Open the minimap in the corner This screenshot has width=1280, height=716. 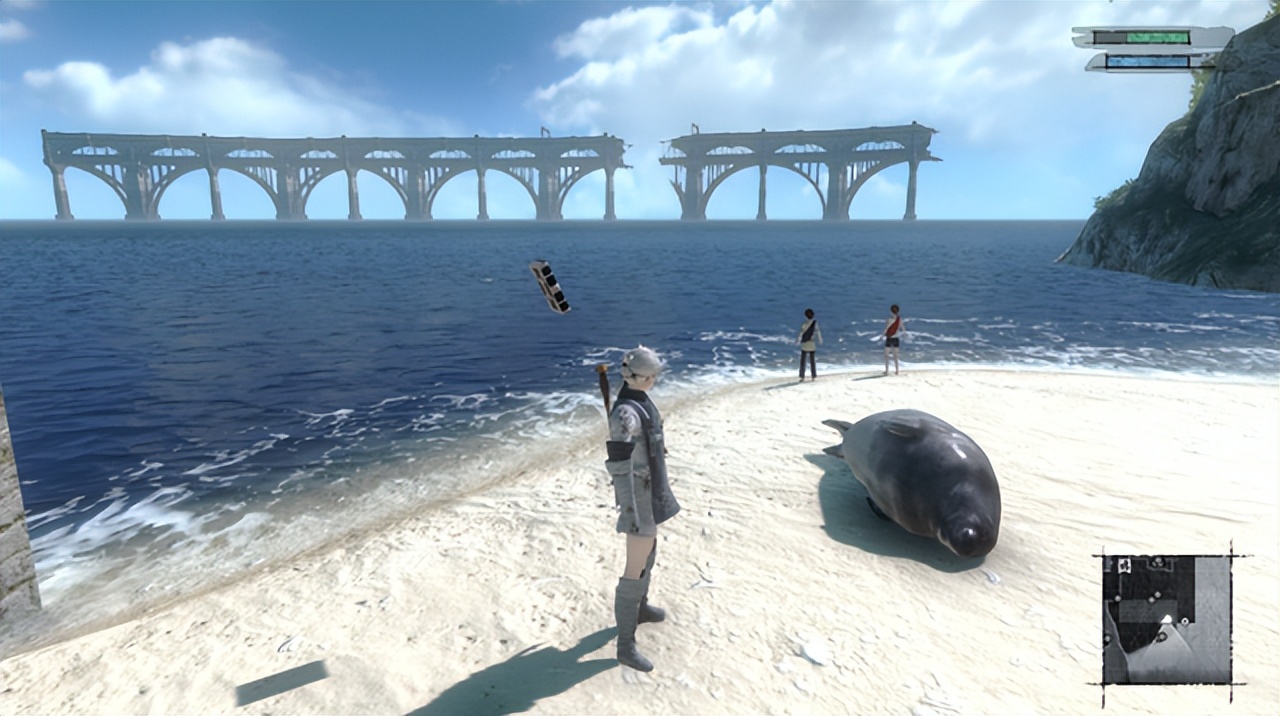1166,618
